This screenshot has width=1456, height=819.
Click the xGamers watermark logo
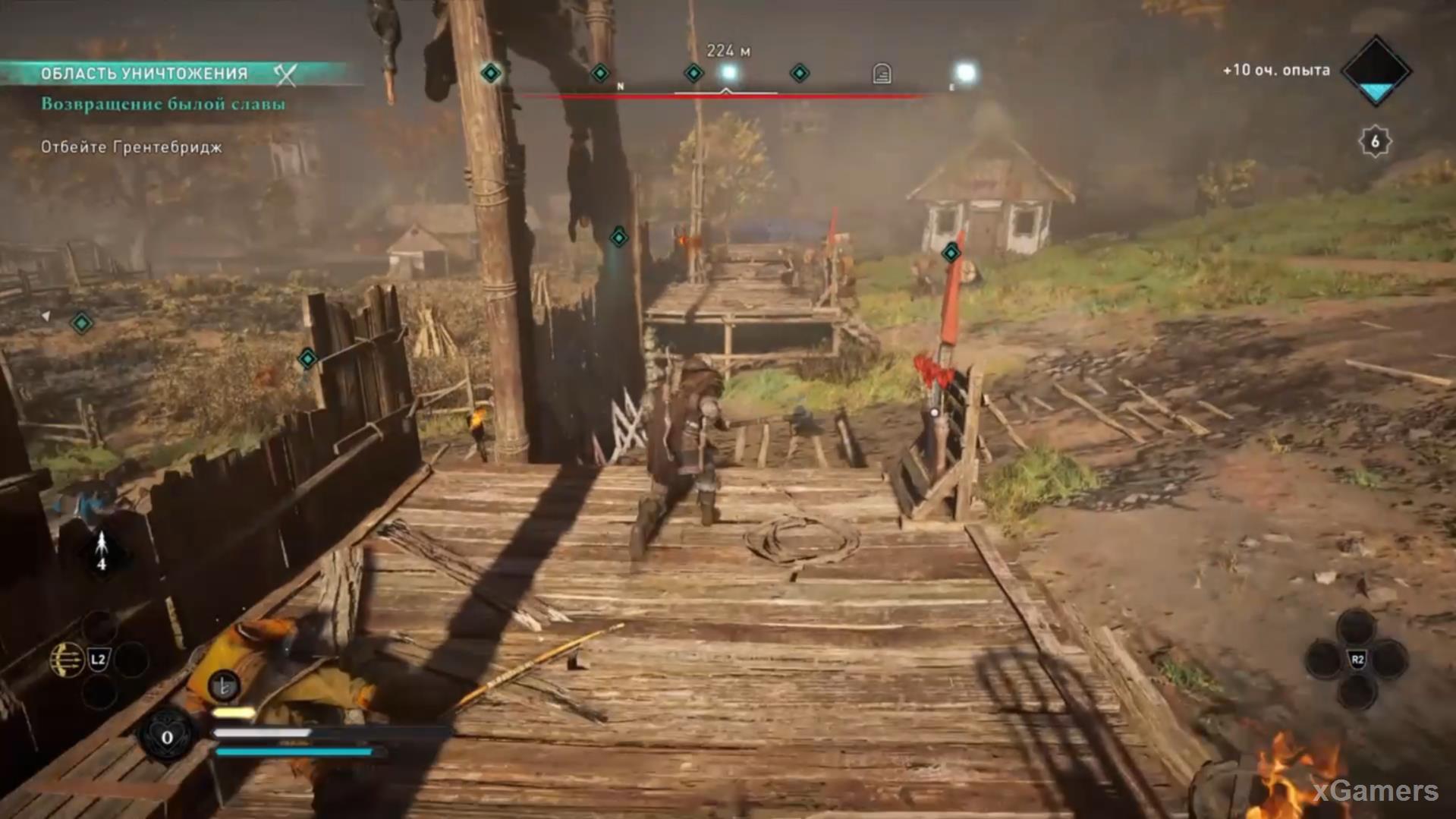pos(1375,791)
